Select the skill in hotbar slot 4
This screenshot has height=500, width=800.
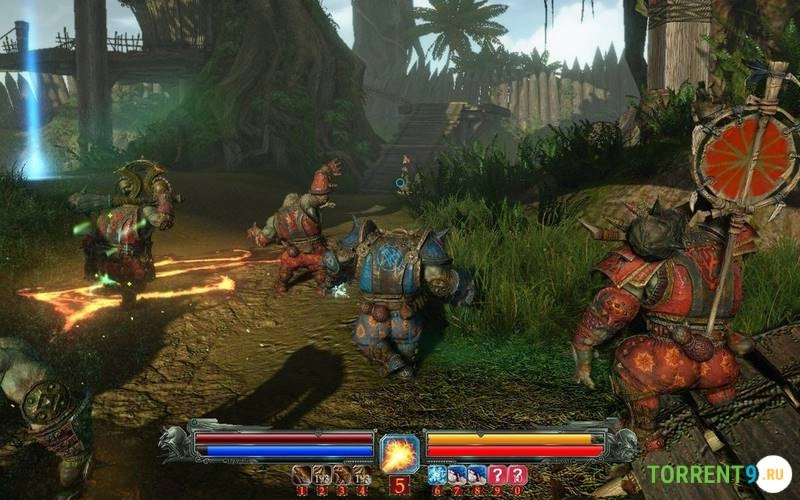361,475
